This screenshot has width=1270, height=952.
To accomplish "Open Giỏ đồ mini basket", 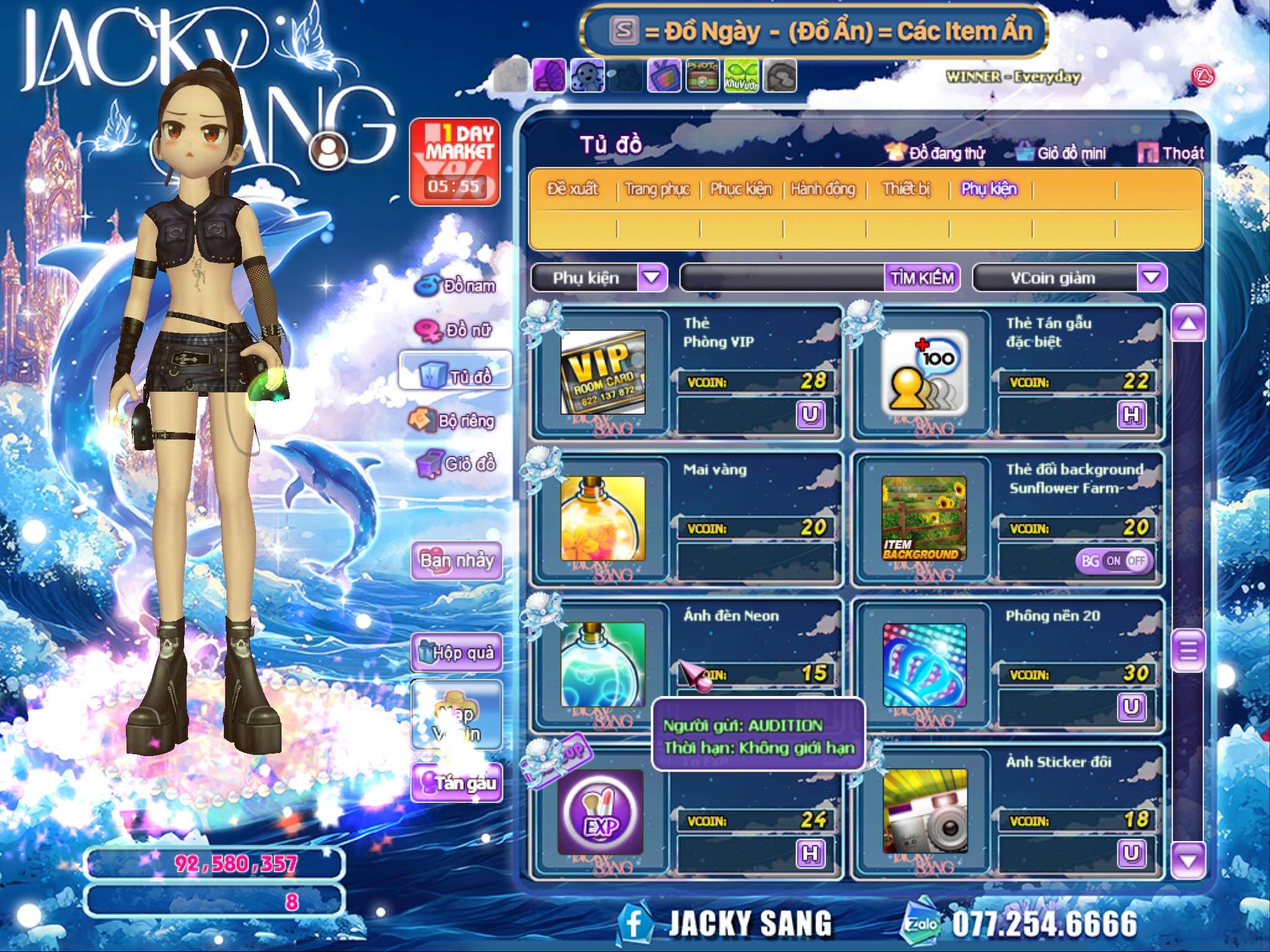I will 1061,153.
